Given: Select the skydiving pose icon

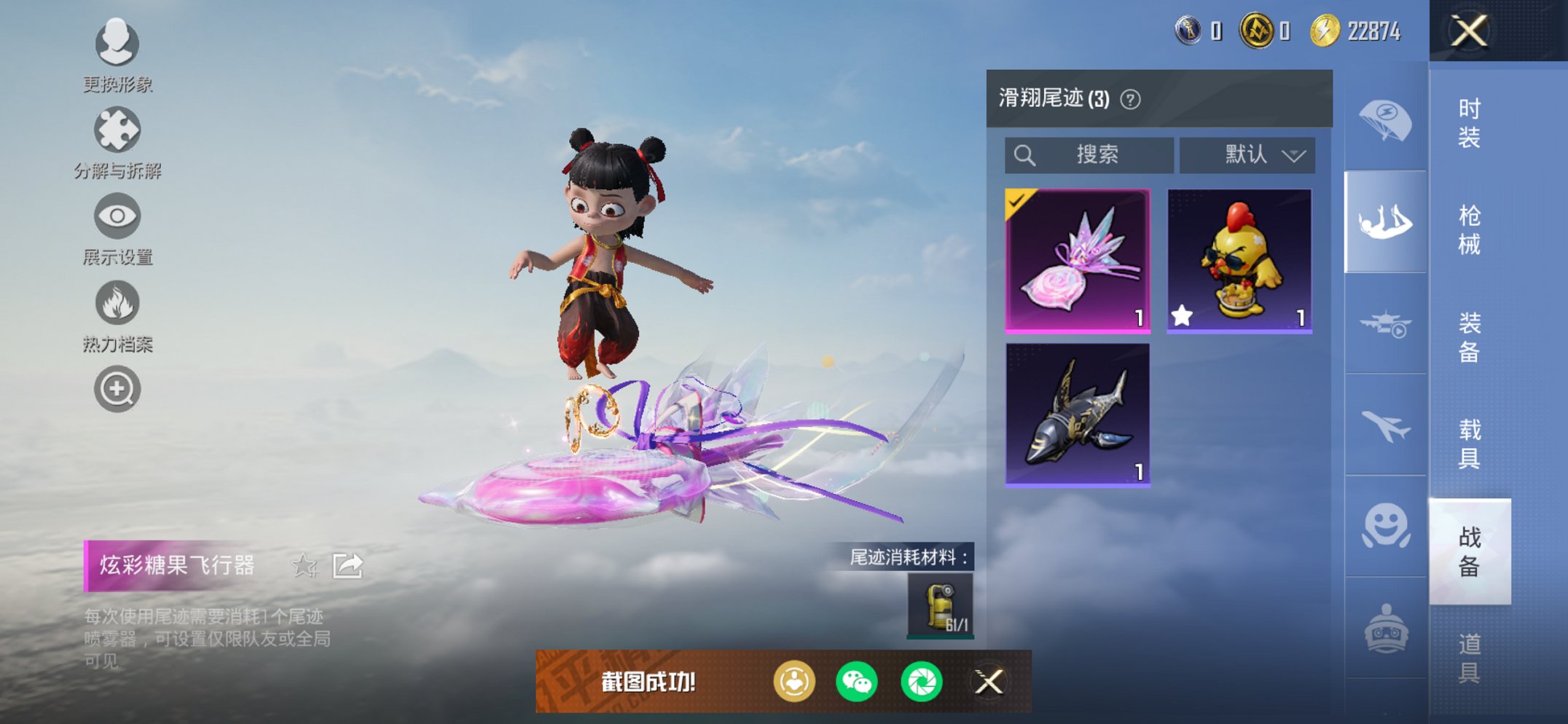Looking at the screenshot, I should [x=1384, y=219].
